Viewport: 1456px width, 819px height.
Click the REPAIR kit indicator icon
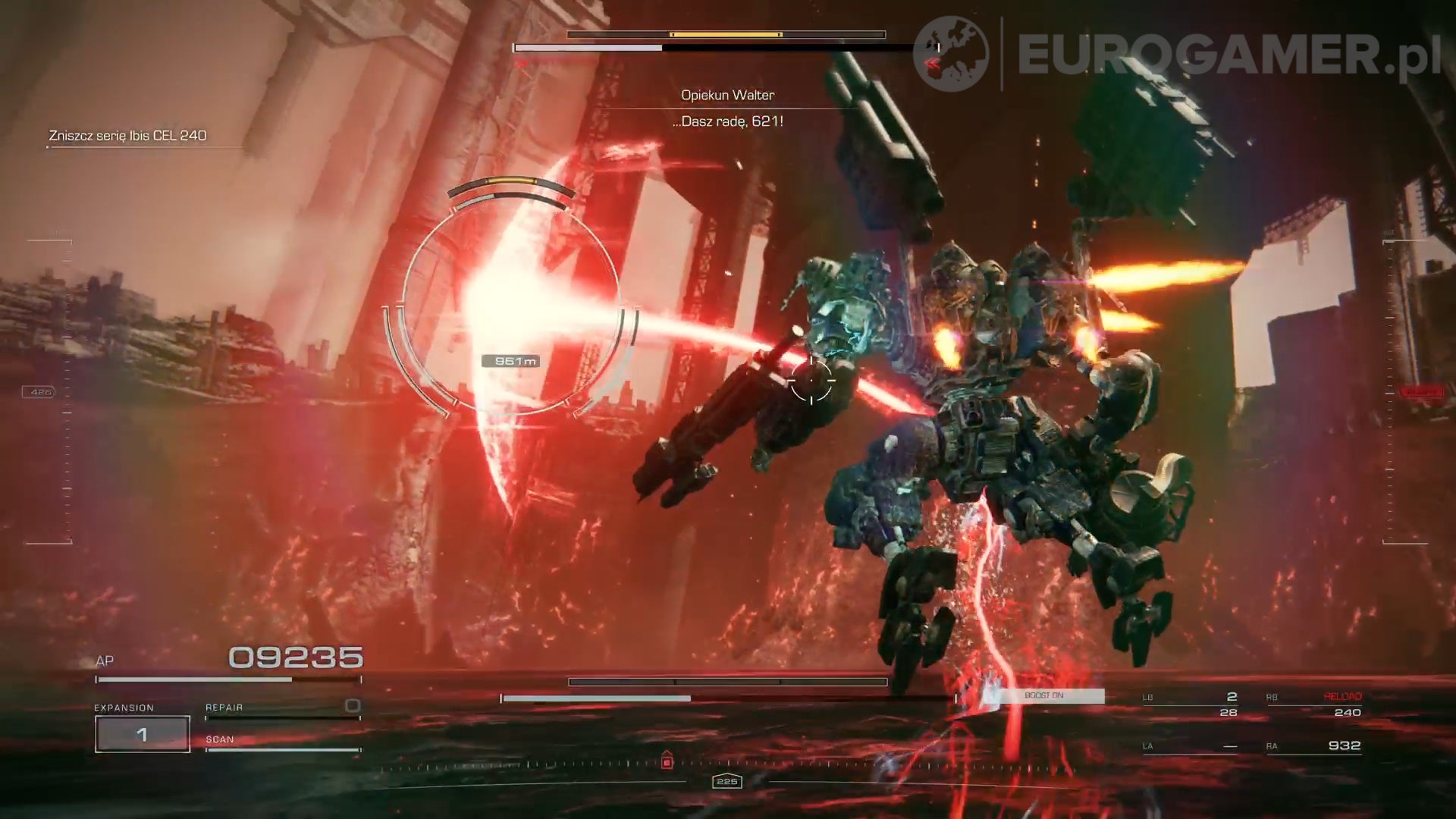tap(351, 706)
